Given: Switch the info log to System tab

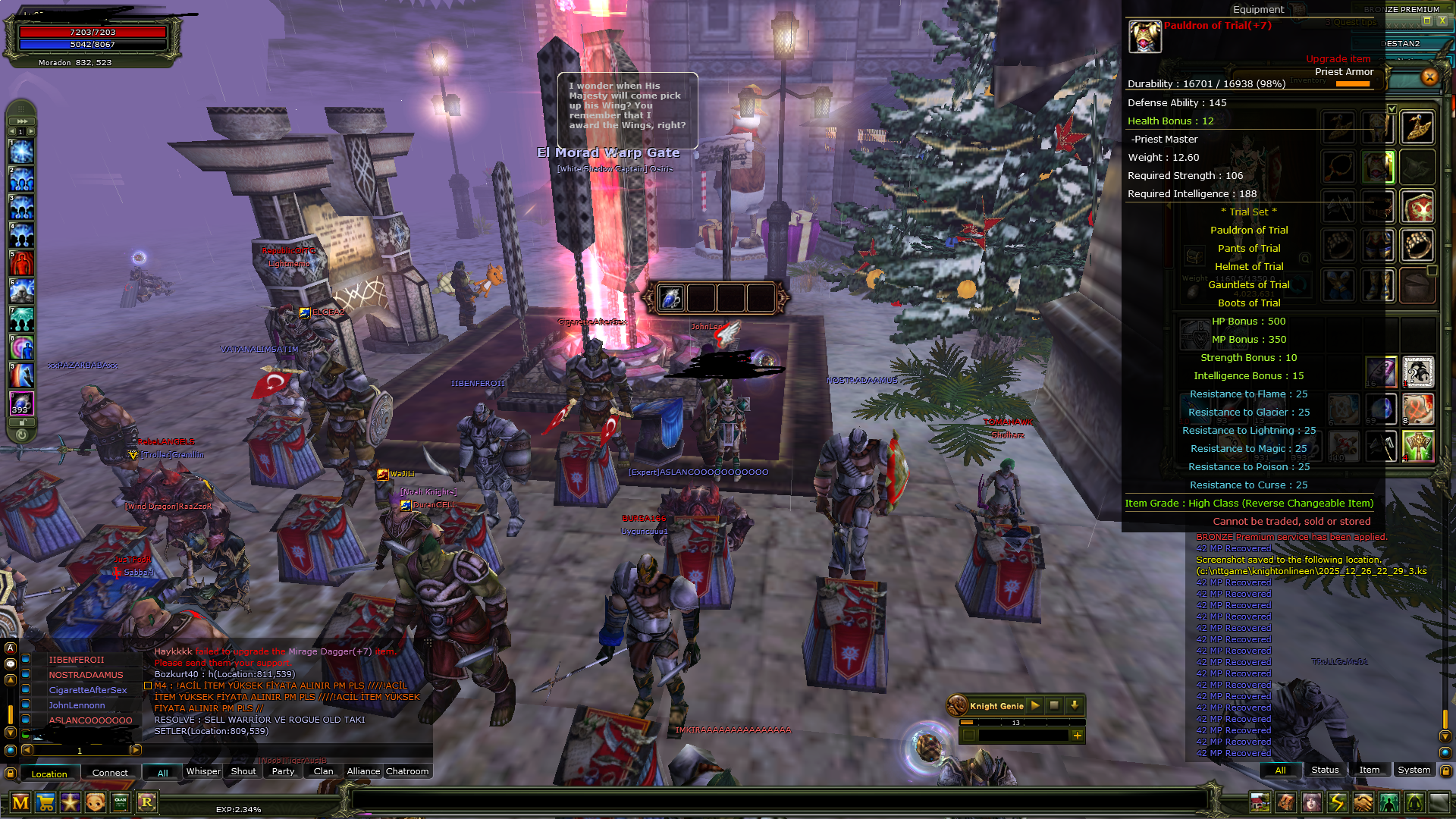Looking at the screenshot, I should click(1414, 770).
